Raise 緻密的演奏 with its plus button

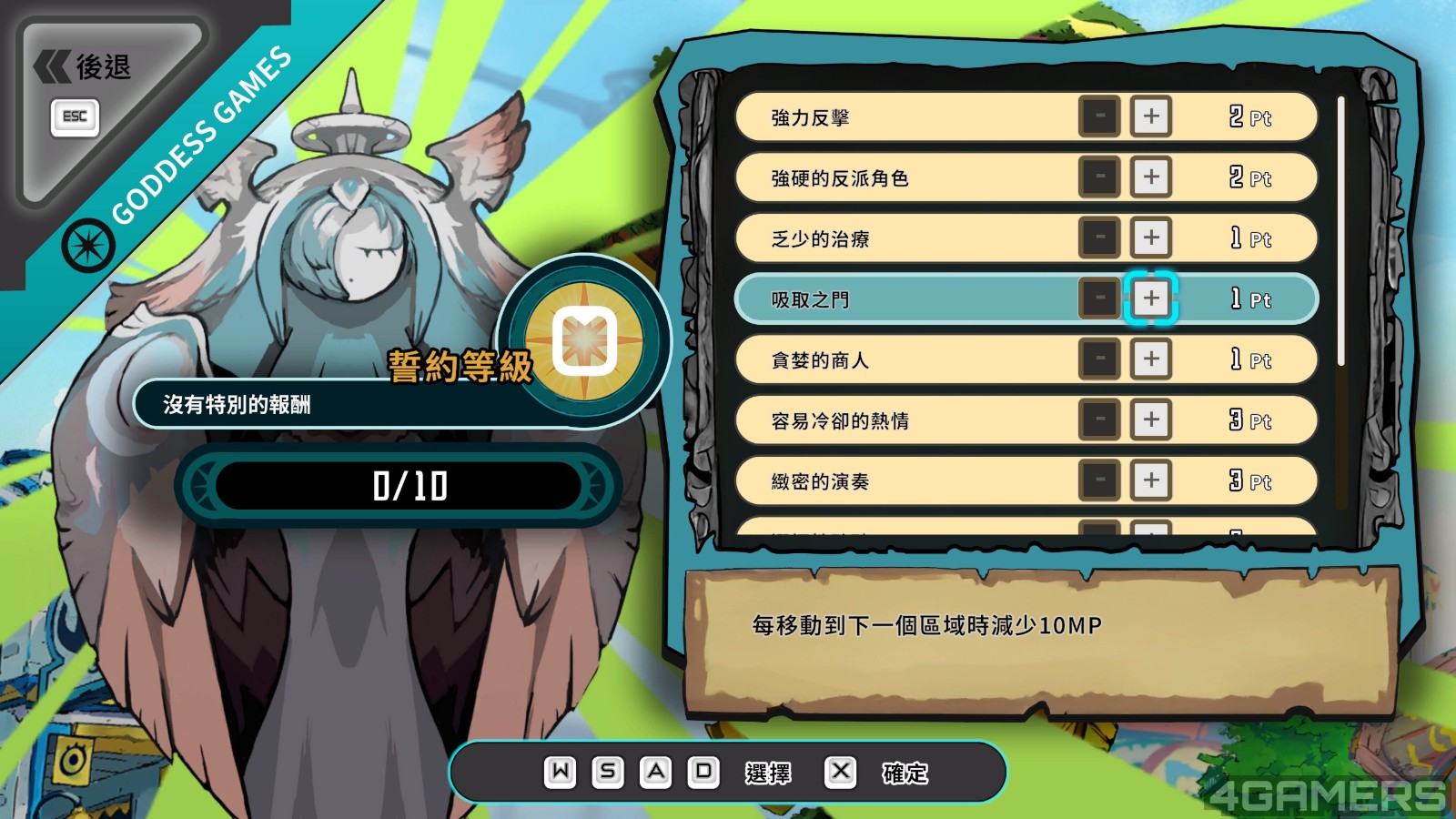tap(1151, 480)
